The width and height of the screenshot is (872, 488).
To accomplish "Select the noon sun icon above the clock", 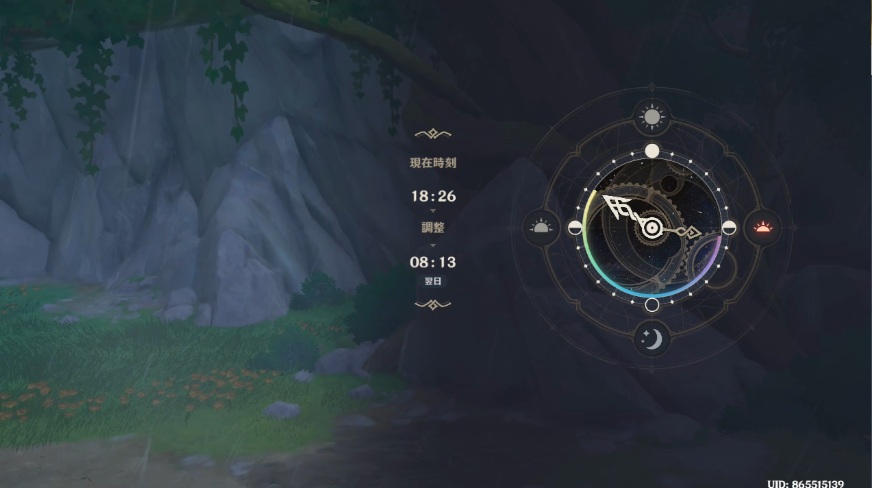I will pos(652,118).
